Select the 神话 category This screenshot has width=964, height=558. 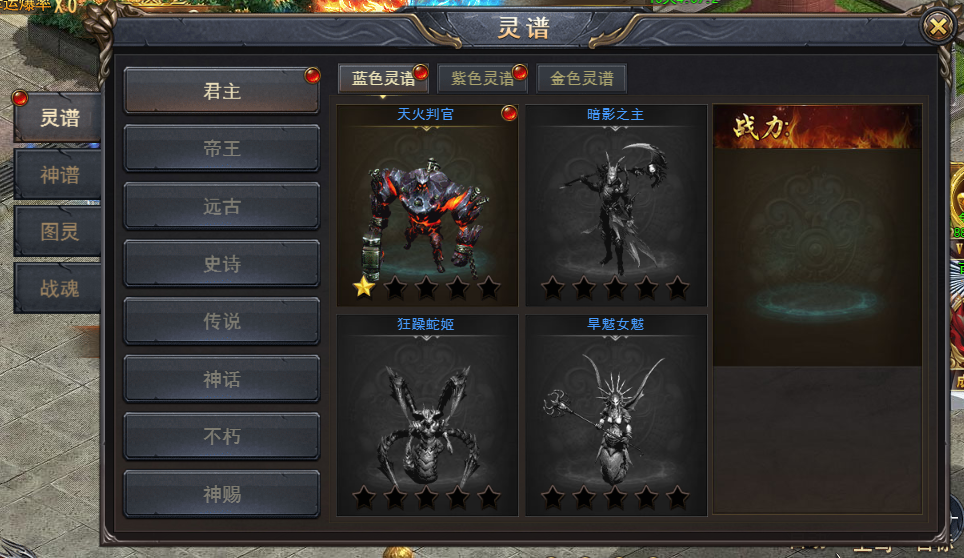[222, 379]
